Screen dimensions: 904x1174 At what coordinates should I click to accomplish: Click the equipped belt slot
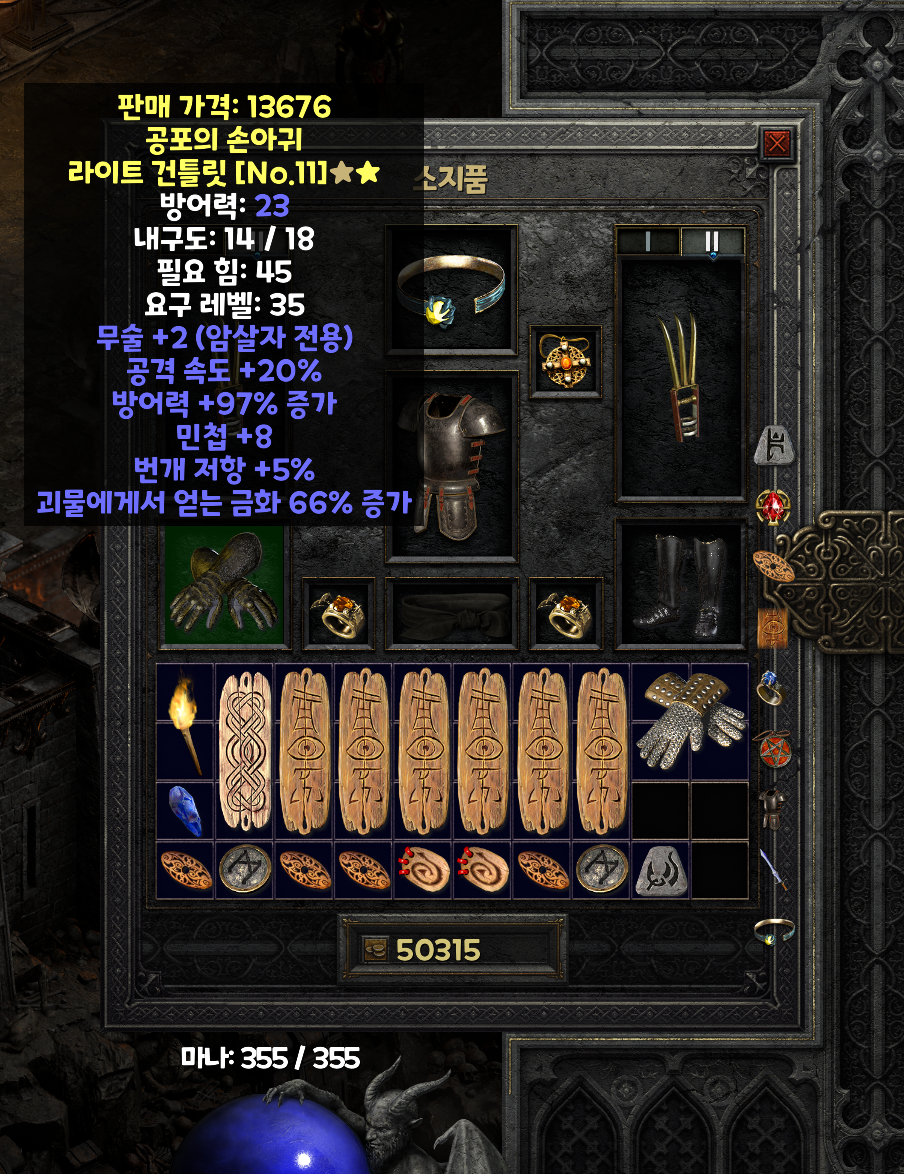[x=451, y=612]
